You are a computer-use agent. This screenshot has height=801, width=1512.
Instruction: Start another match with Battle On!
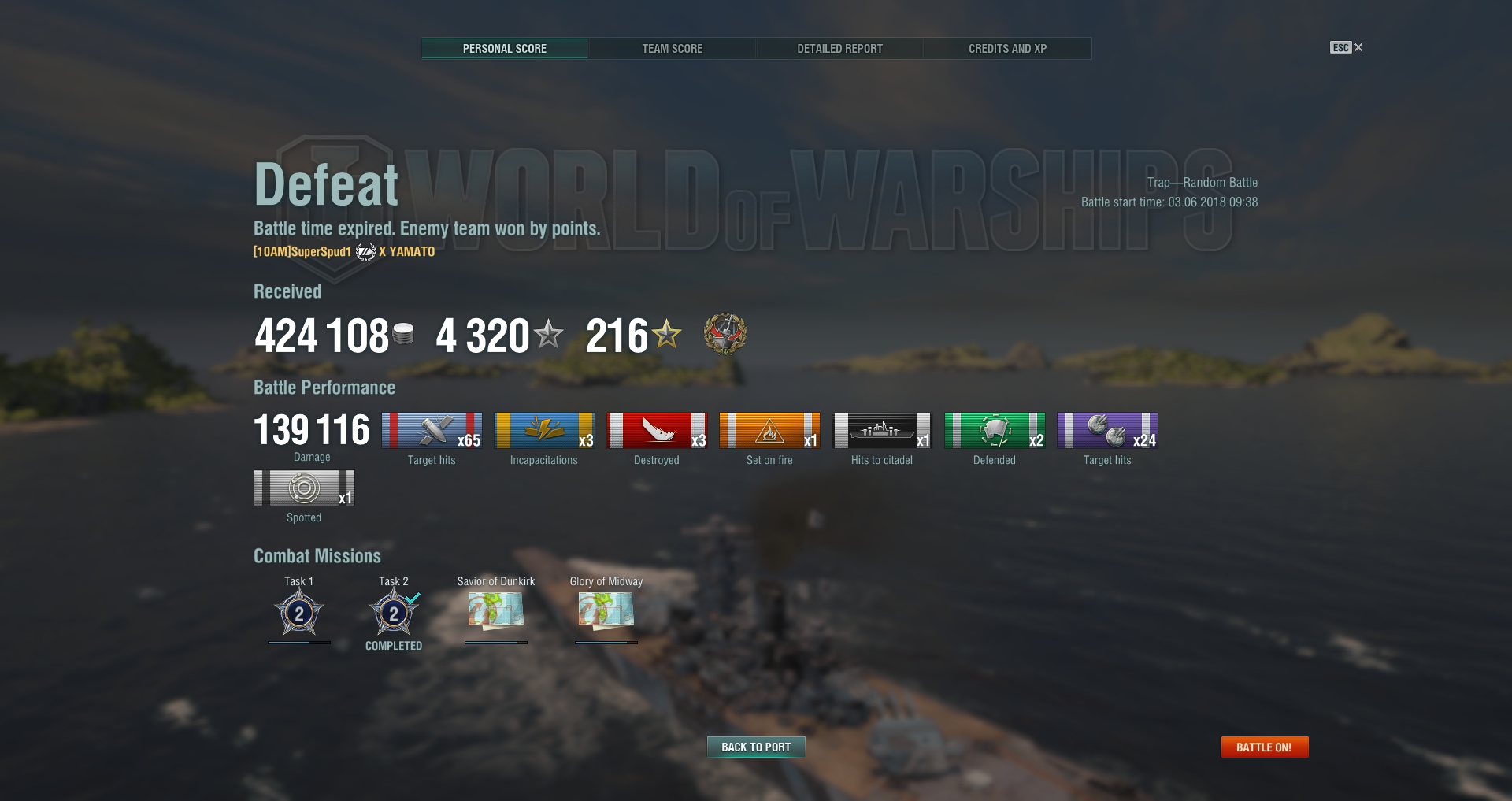(x=1264, y=747)
